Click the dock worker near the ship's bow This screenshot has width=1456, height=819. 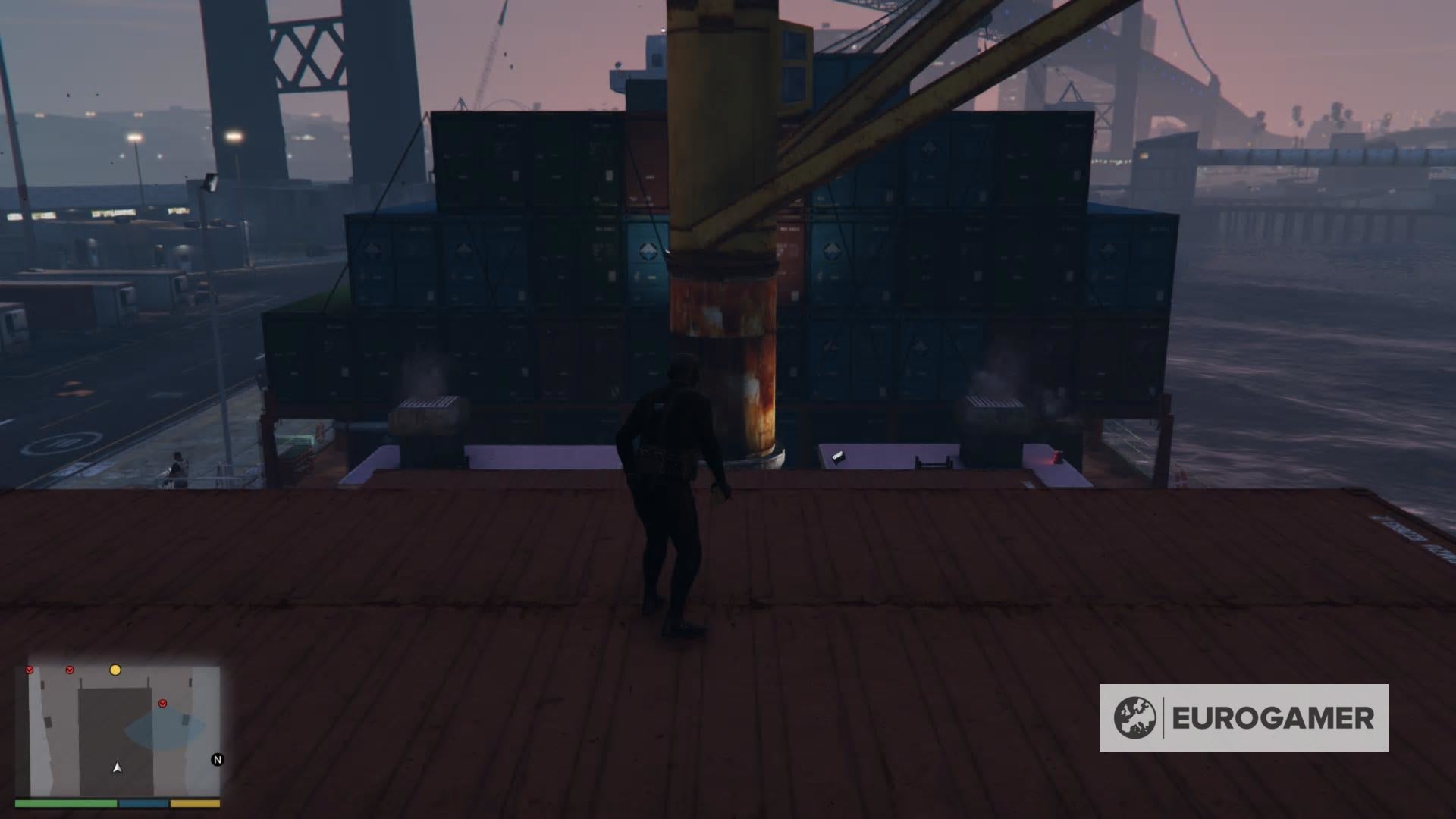[176, 463]
